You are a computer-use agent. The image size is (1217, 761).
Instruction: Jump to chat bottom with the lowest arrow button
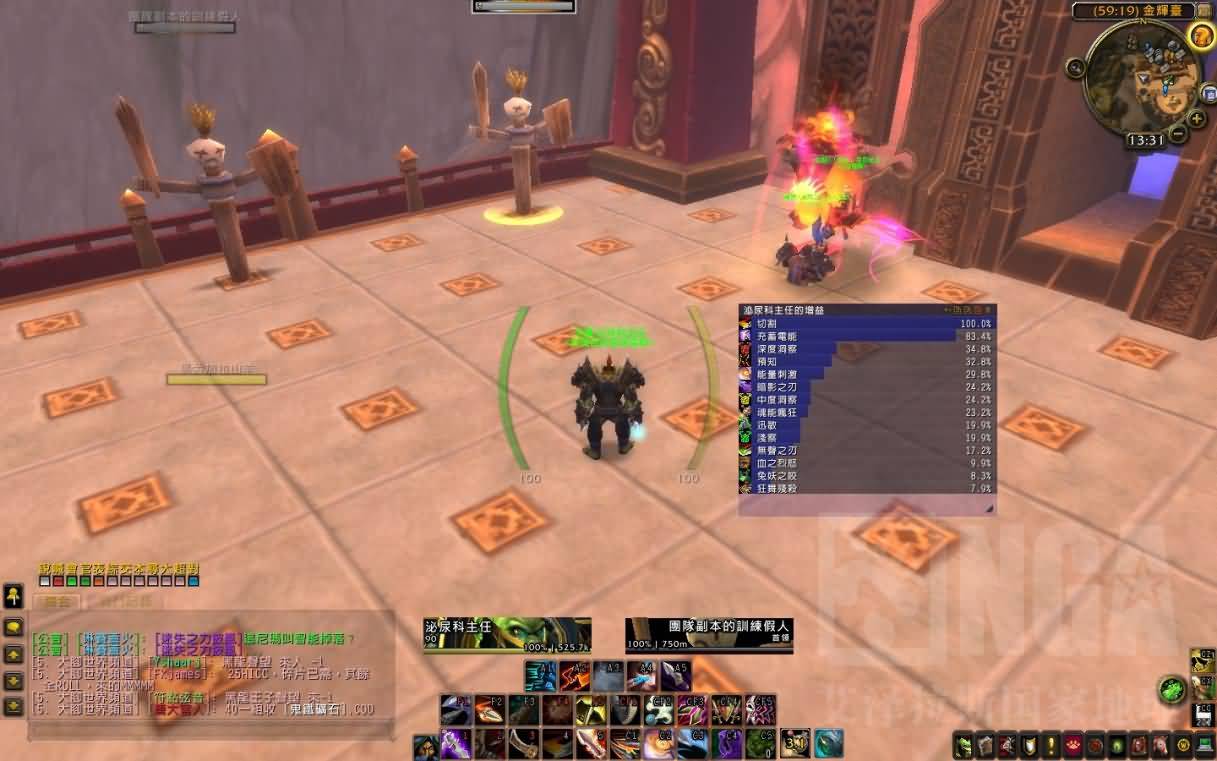click(x=13, y=706)
